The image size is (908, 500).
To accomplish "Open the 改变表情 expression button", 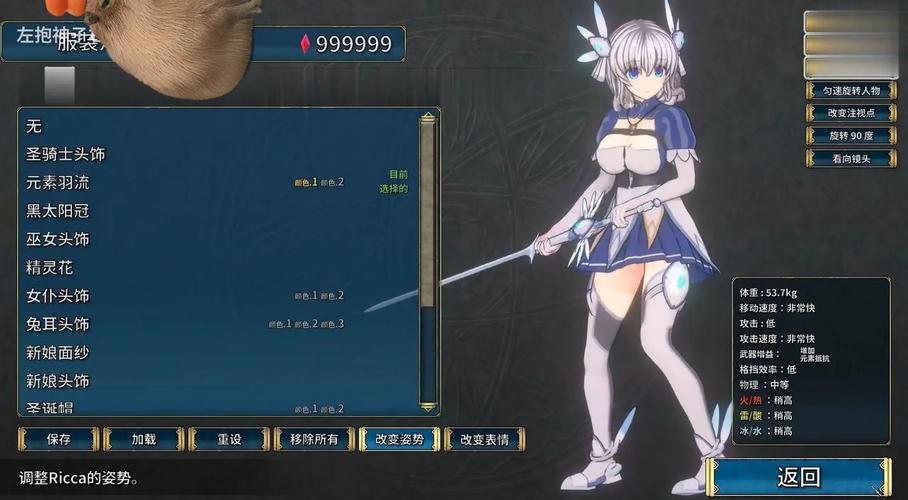I will (x=484, y=439).
